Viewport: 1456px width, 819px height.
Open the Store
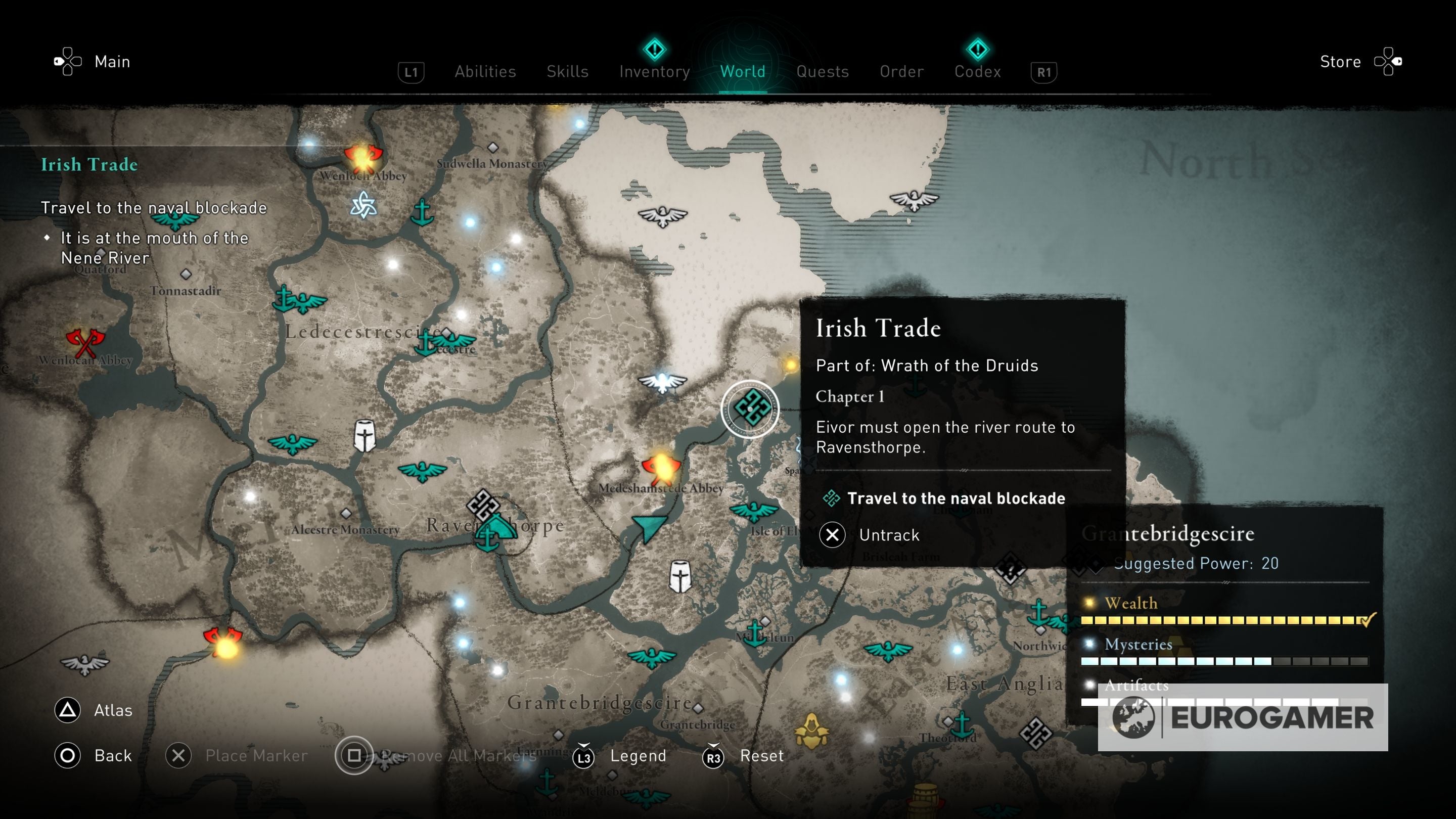[1341, 61]
